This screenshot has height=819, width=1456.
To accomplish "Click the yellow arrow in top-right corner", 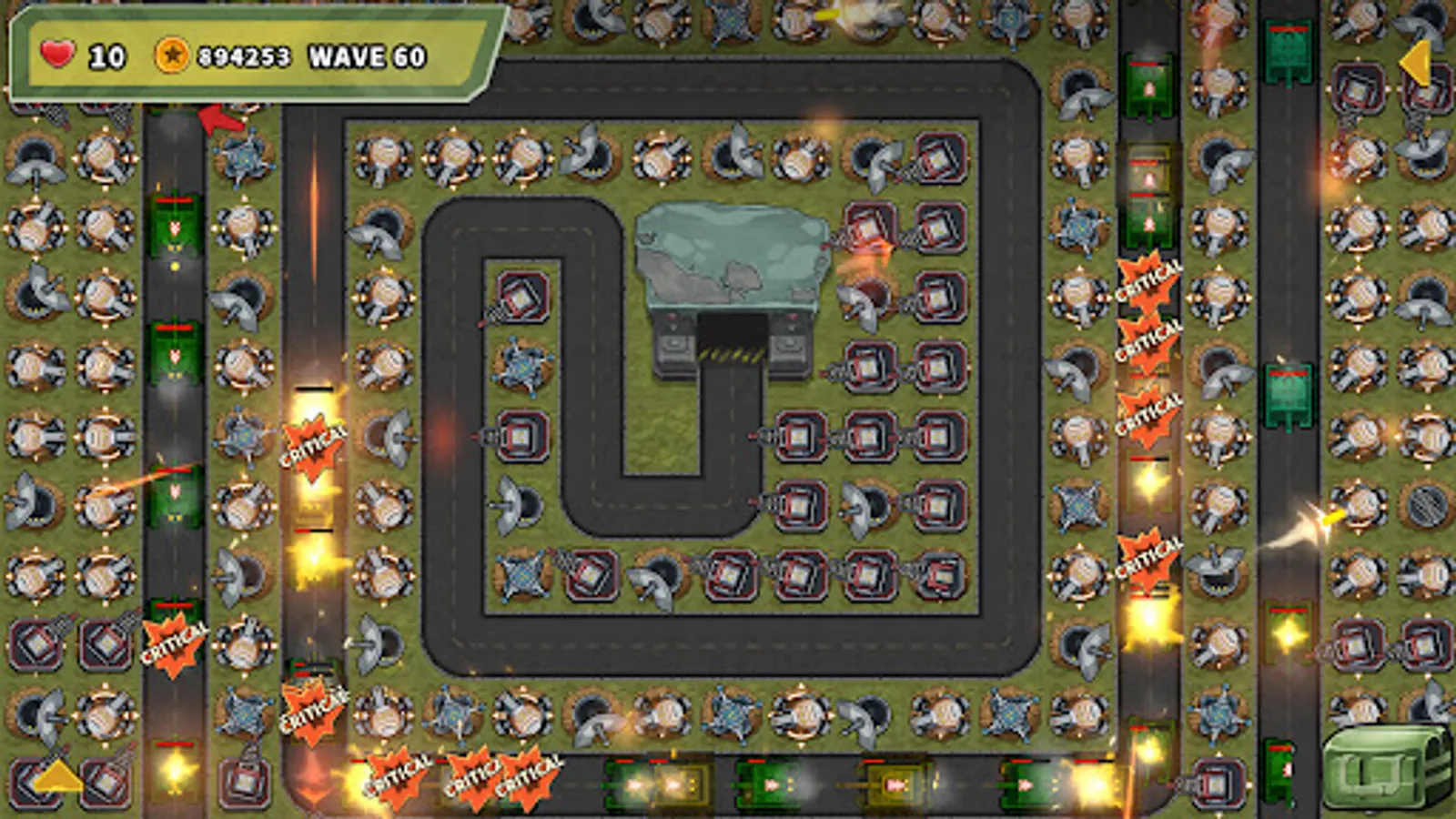I will 1418,64.
